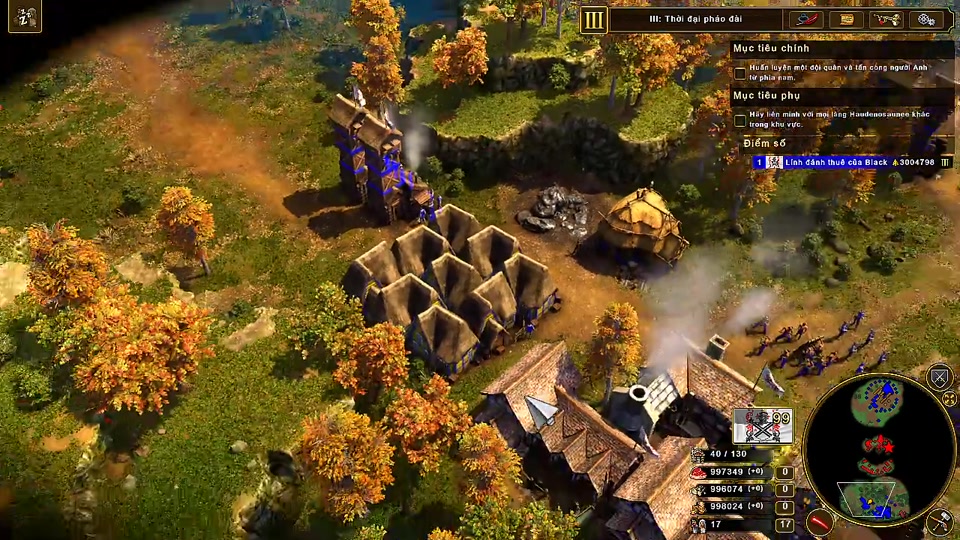This screenshot has width=960, height=540.
Task: Open the home city flag showing 99
Action: [x=764, y=426]
